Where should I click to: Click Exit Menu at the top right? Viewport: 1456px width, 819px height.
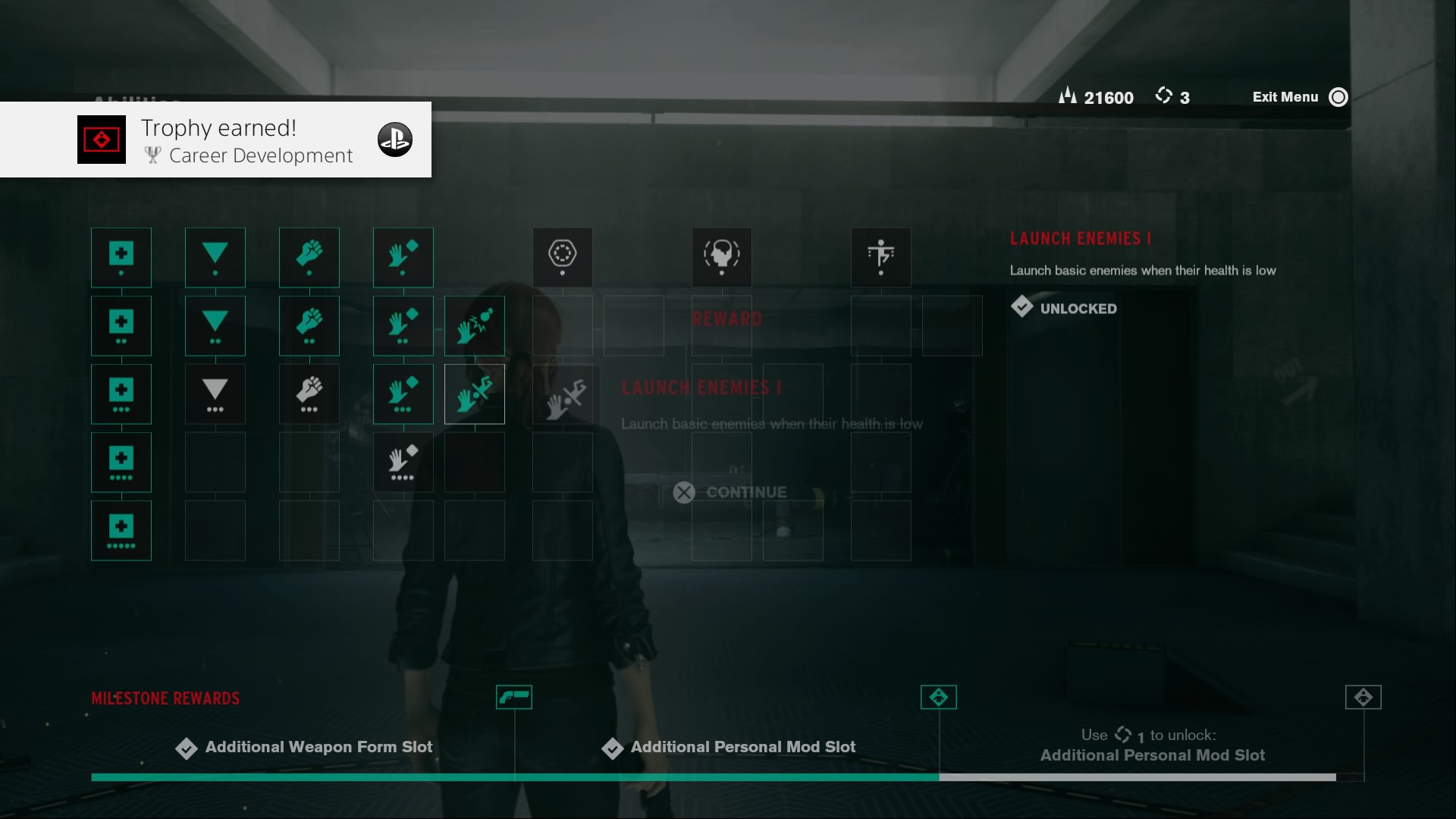tap(1285, 97)
